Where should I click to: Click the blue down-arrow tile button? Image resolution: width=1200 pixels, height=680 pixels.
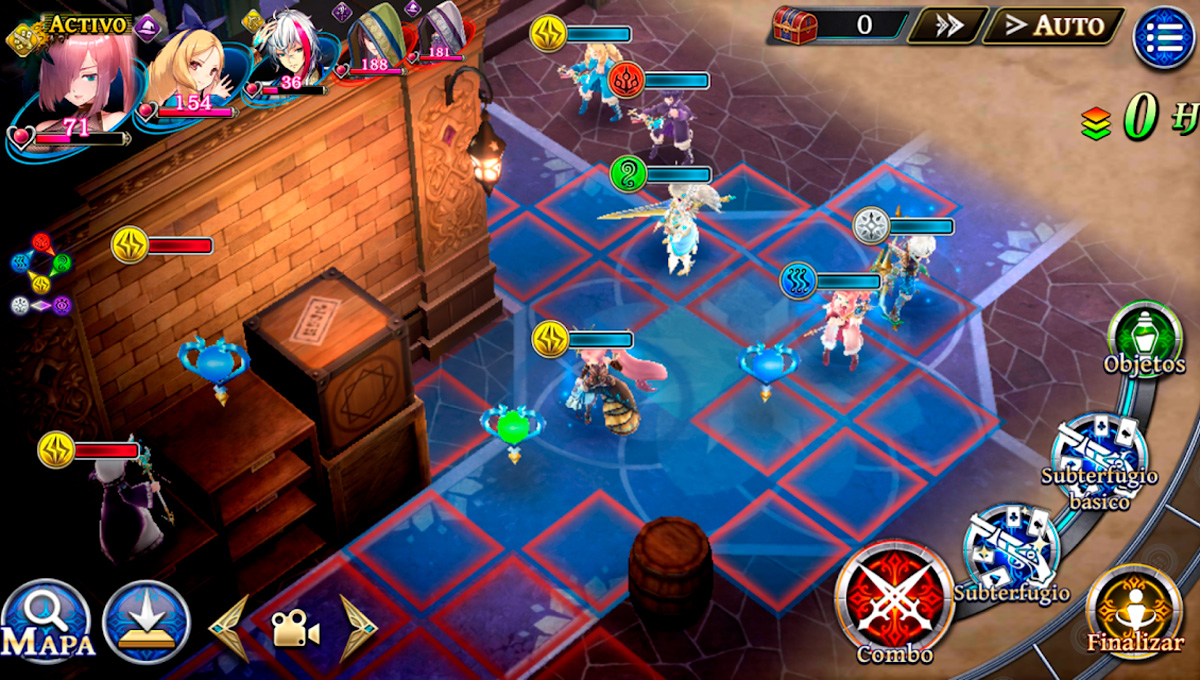146,622
